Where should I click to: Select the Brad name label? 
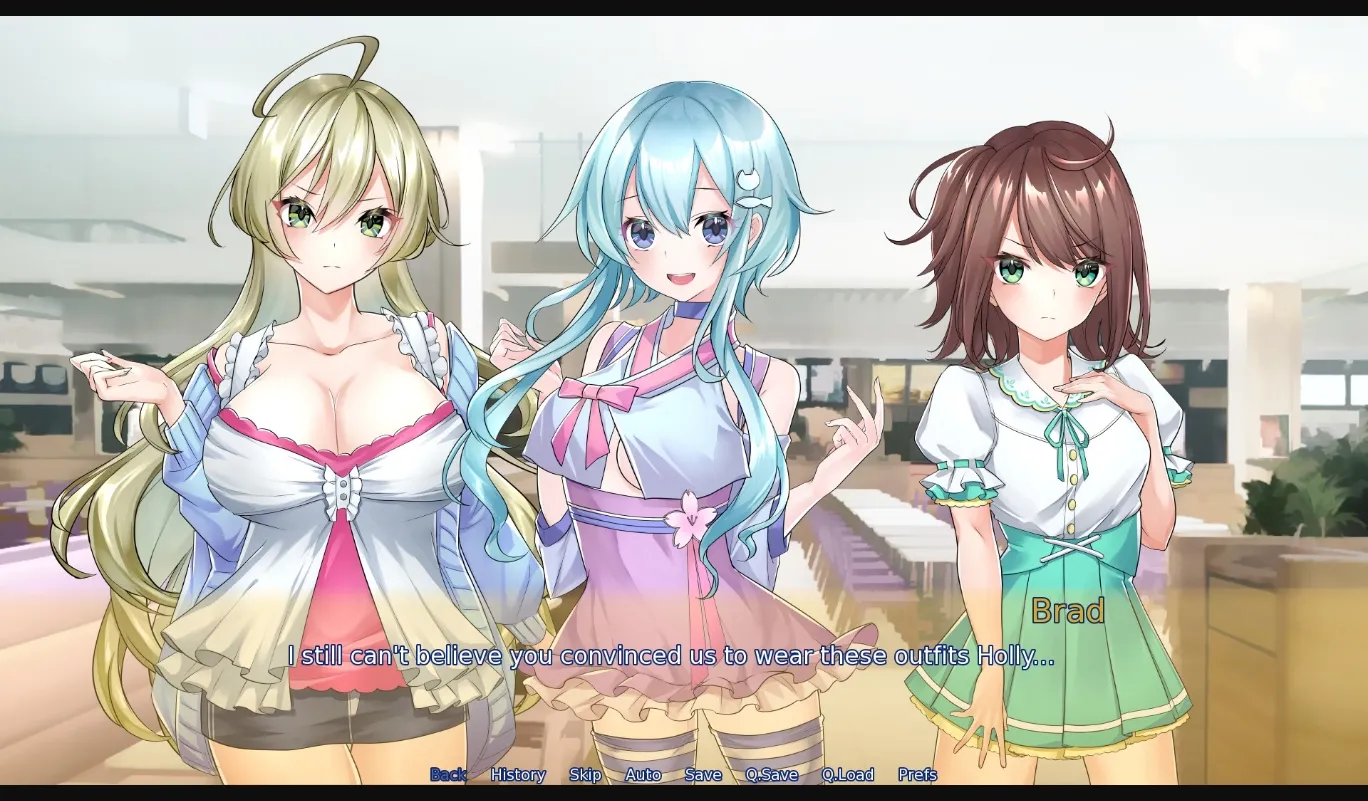coord(1067,612)
